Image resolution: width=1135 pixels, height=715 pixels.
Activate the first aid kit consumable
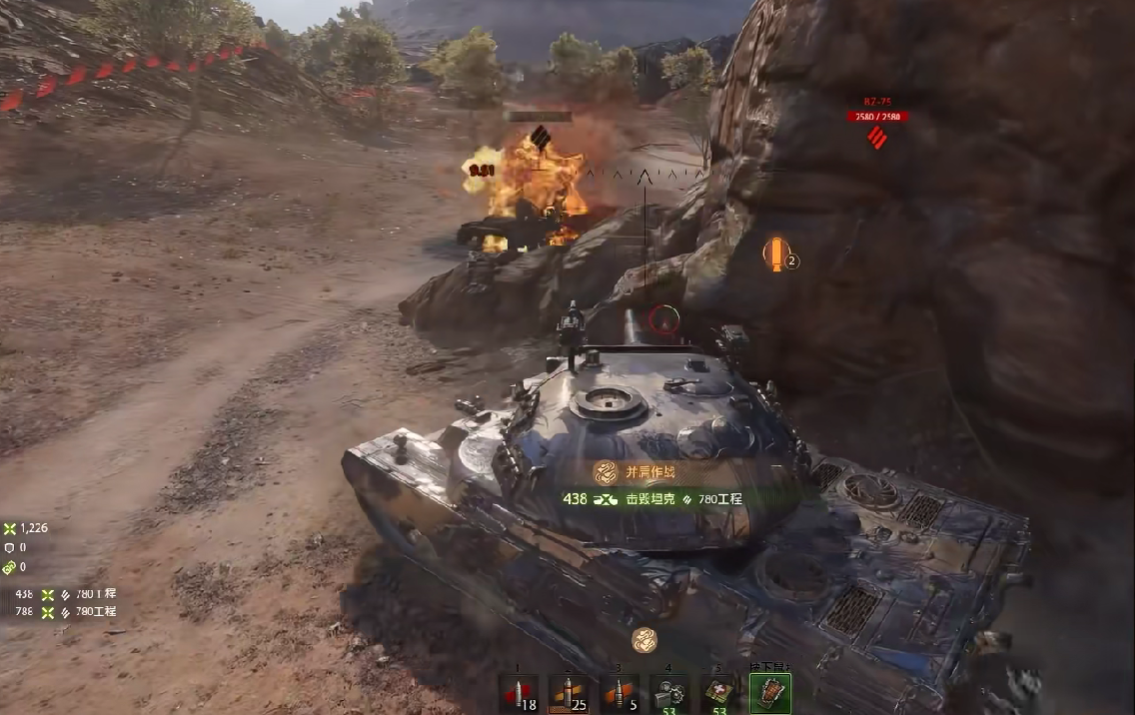coord(720,693)
